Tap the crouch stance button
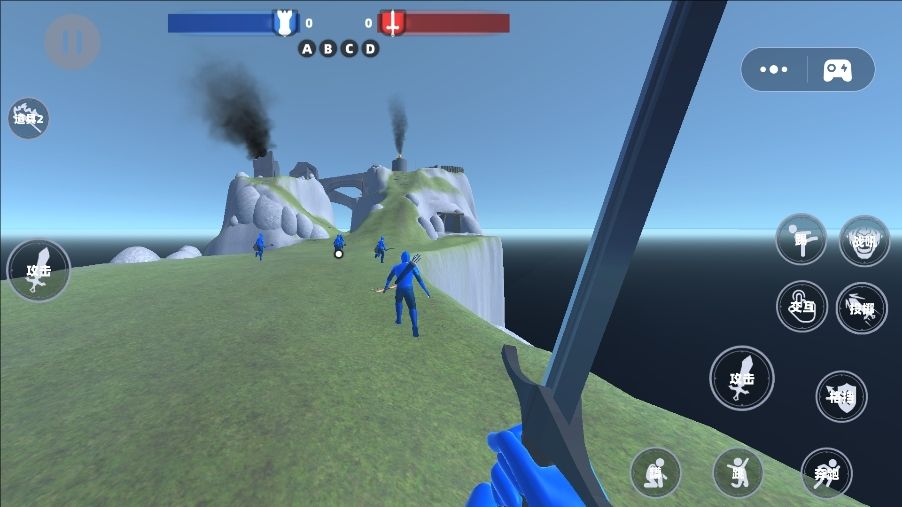The image size is (902, 507). (655, 472)
